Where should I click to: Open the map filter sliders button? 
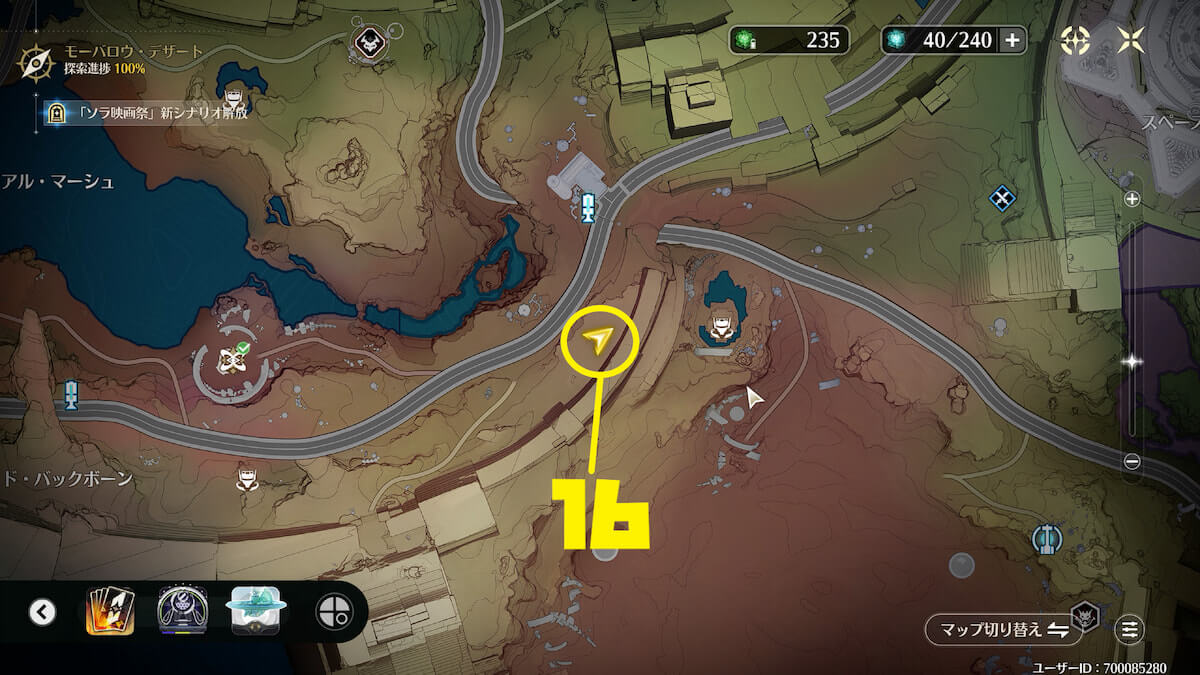1130,629
